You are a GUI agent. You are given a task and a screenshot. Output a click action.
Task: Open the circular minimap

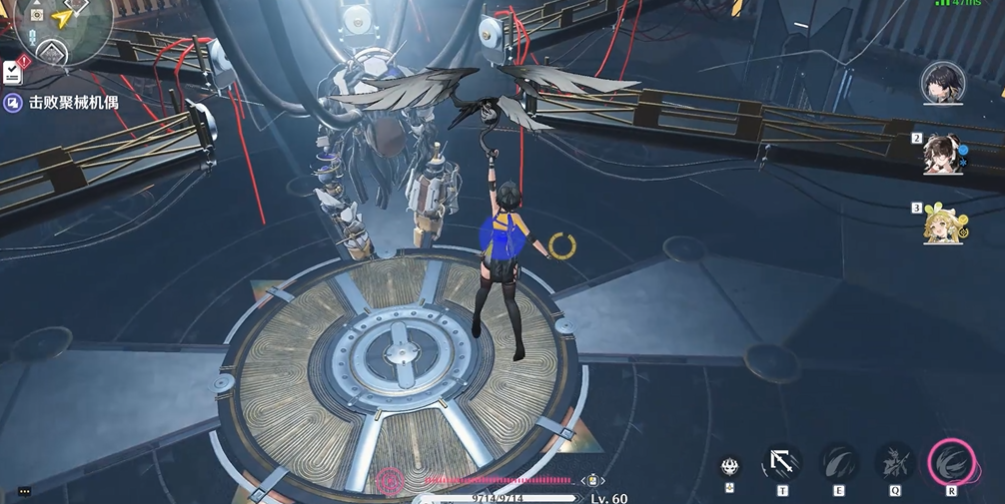point(62,25)
